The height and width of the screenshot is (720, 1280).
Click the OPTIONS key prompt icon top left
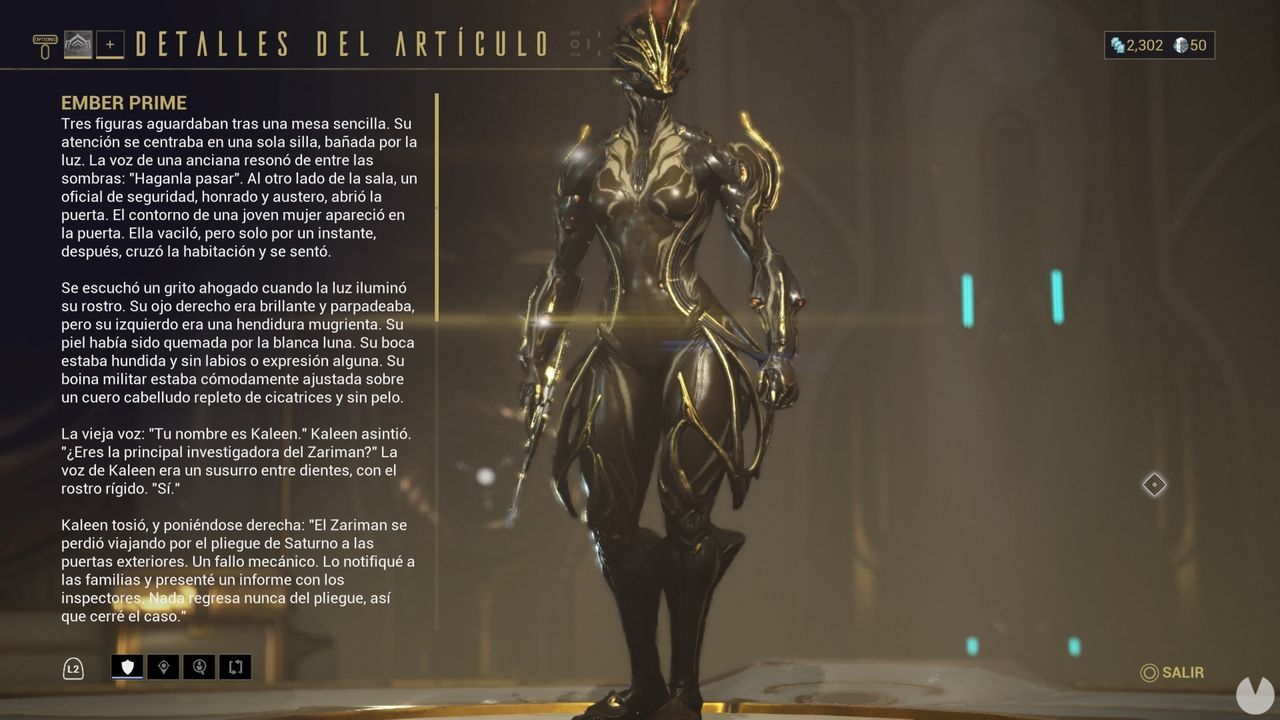tap(45, 38)
